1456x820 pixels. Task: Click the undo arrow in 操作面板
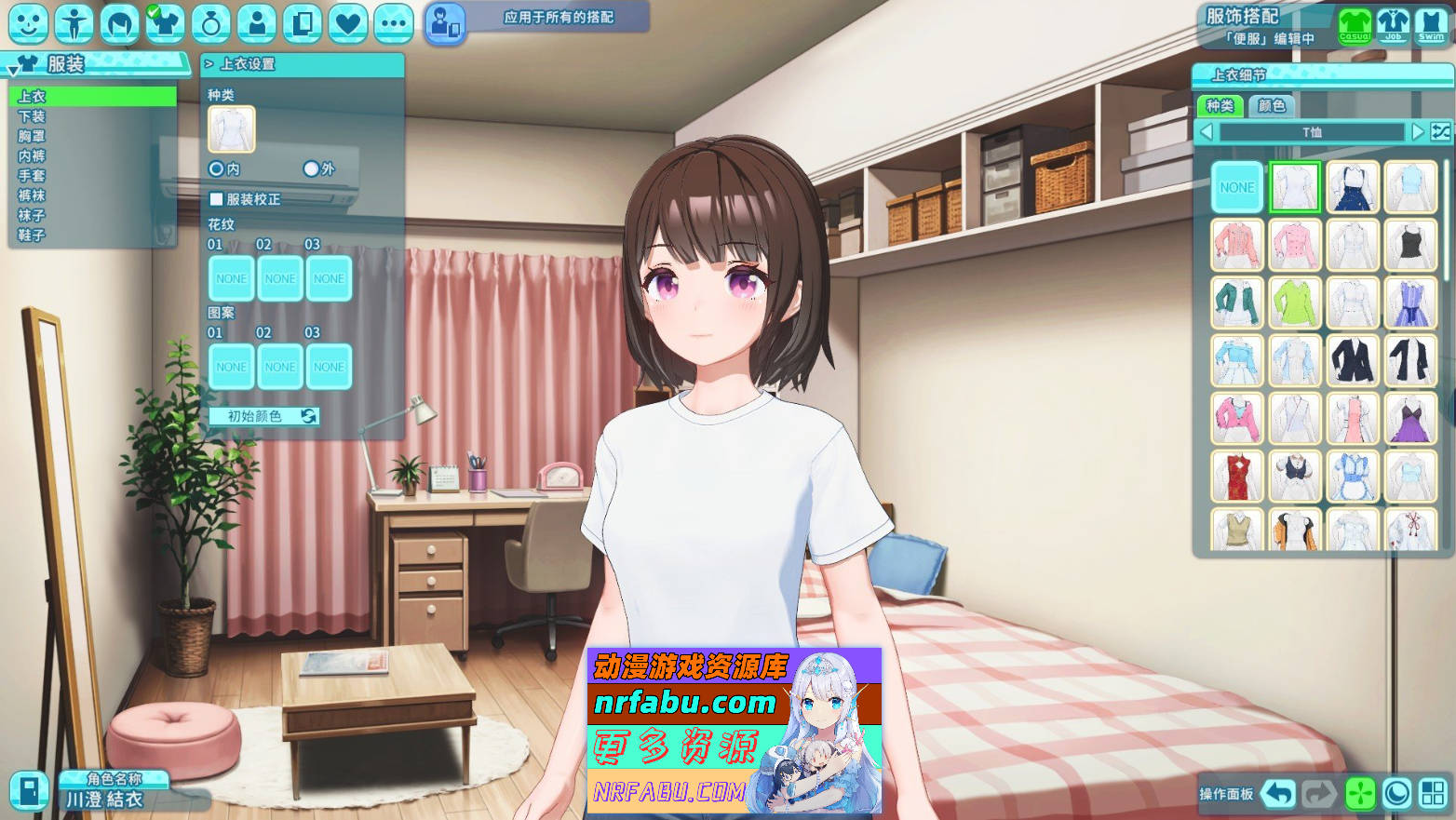1276,792
